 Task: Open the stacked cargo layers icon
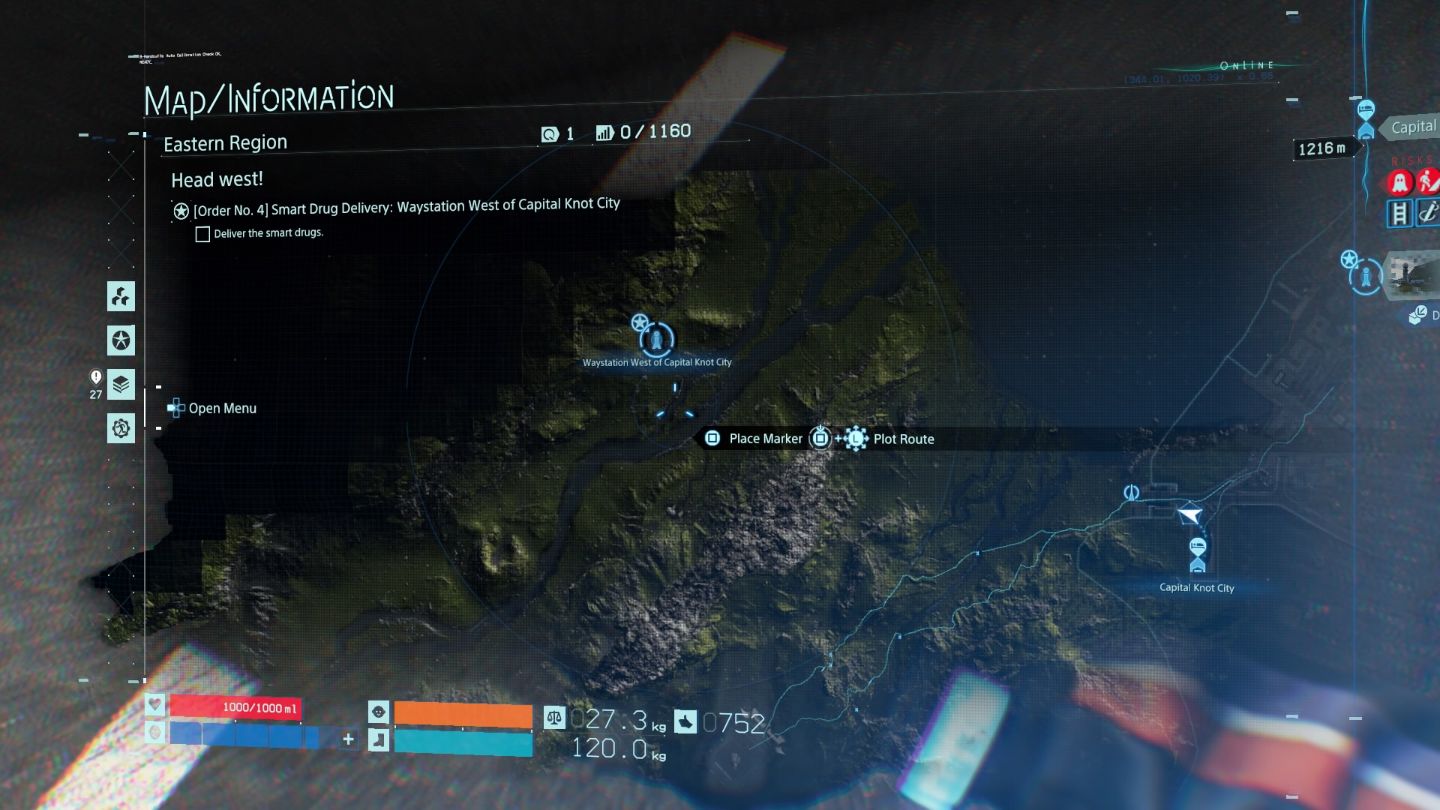tap(121, 384)
